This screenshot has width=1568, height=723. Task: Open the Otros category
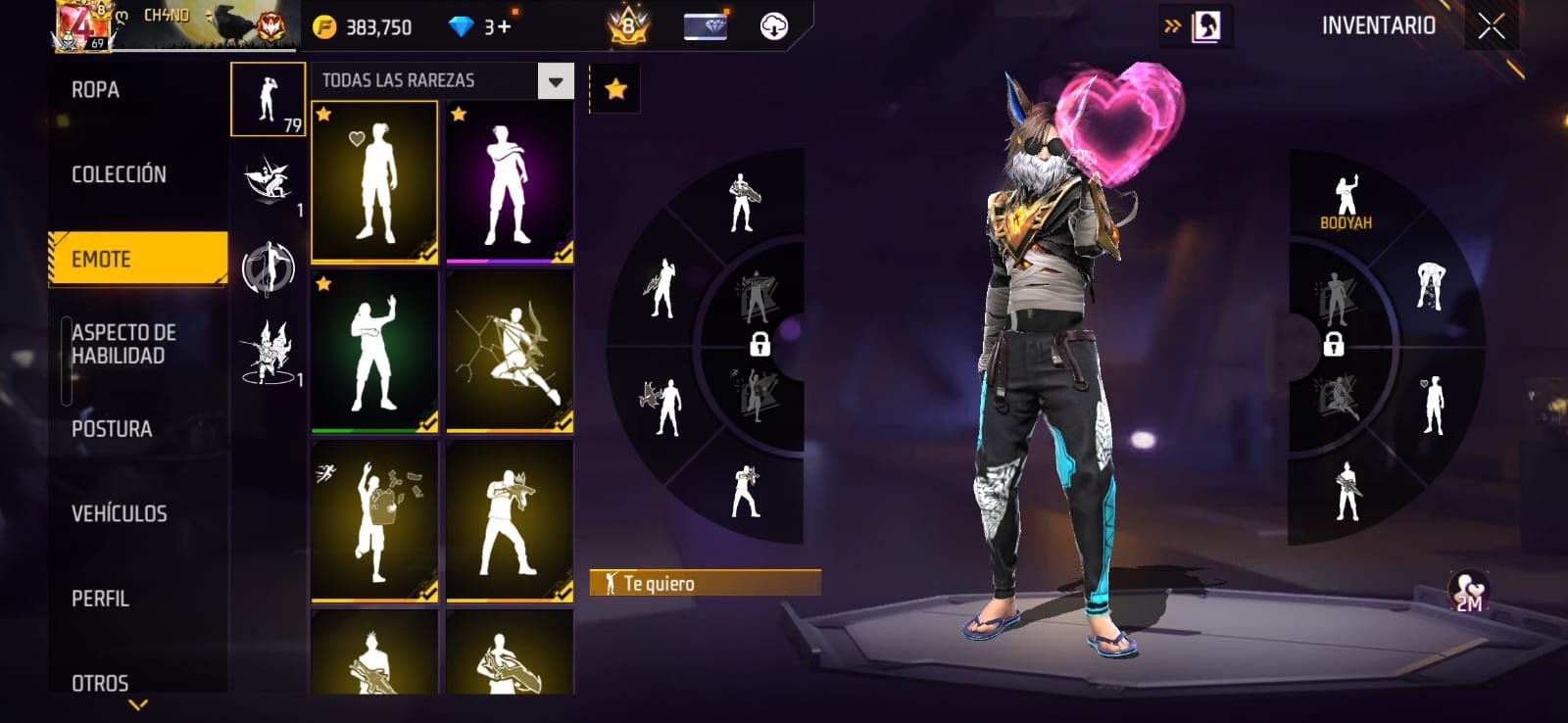100,683
